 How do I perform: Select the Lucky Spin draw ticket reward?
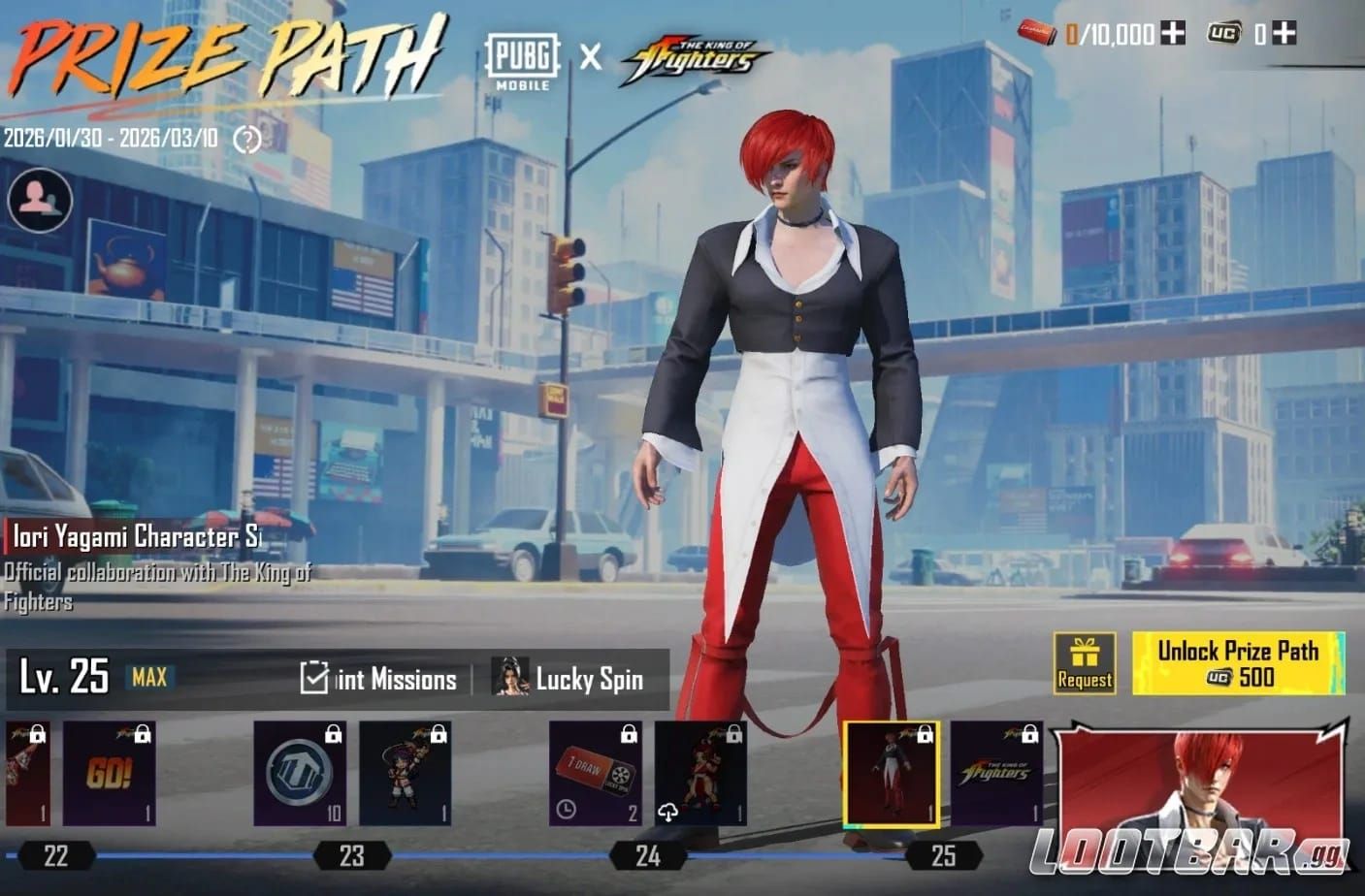point(593,773)
